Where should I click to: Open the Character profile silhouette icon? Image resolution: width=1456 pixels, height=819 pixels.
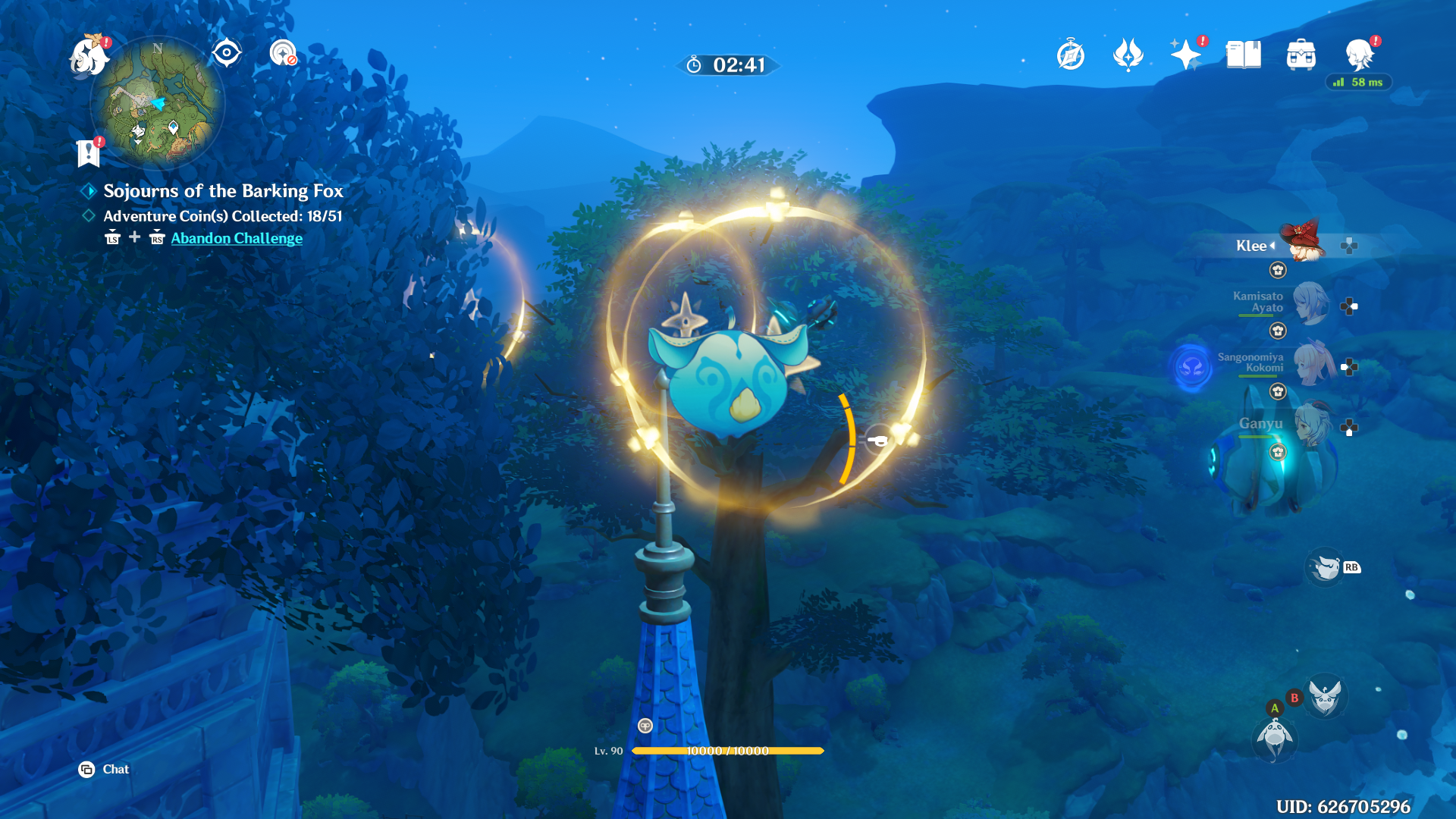click(x=1357, y=54)
